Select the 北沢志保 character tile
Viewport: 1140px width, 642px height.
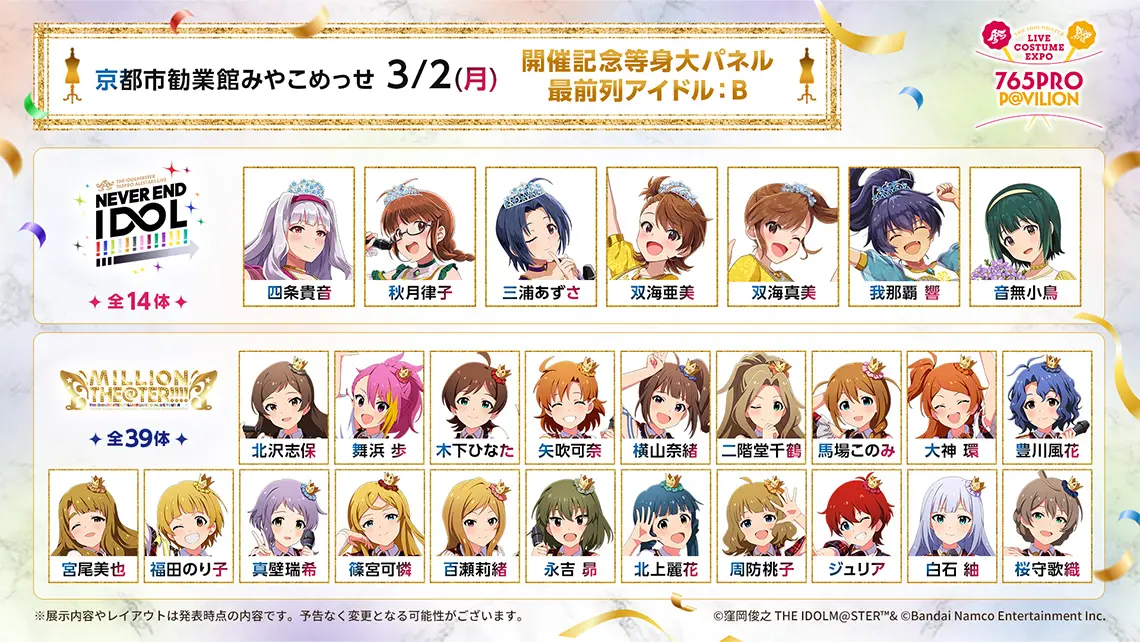point(284,407)
